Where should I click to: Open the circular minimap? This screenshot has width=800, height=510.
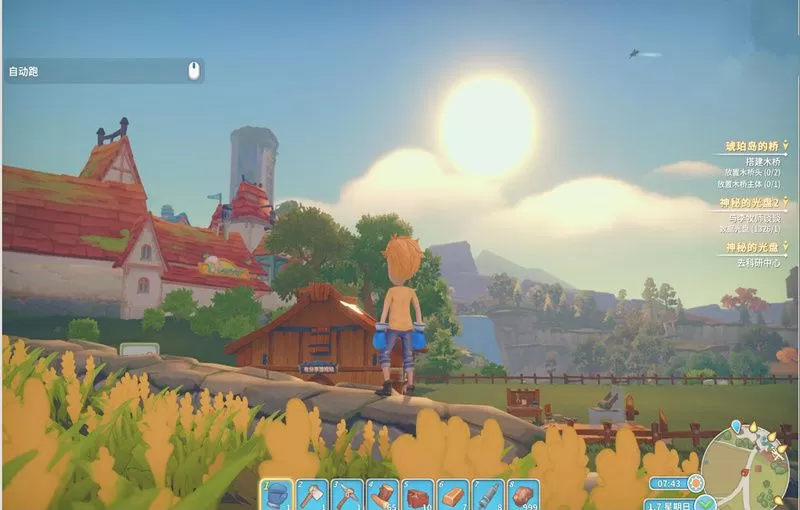(x=749, y=468)
